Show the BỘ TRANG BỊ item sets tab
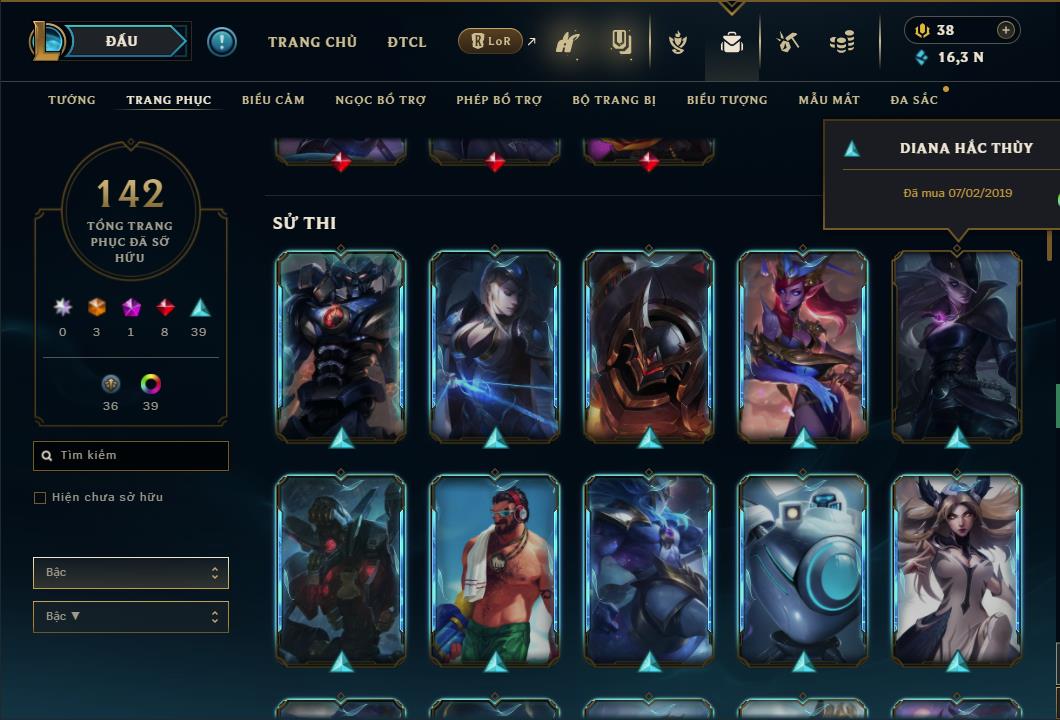Image resolution: width=1060 pixels, height=720 pixels. (x=614, y=100)
